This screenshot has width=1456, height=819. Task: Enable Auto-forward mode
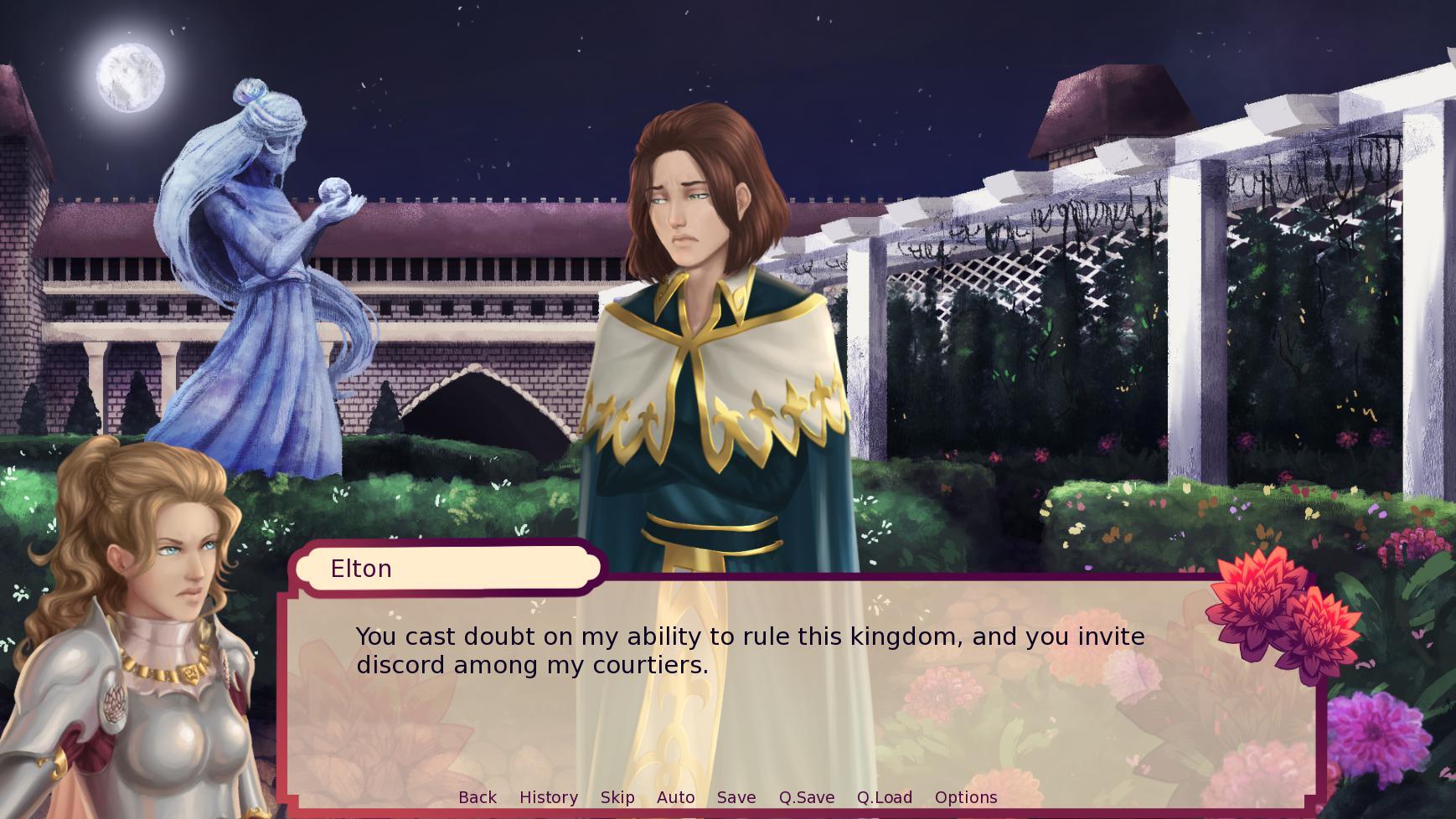[x=676, y=797]
